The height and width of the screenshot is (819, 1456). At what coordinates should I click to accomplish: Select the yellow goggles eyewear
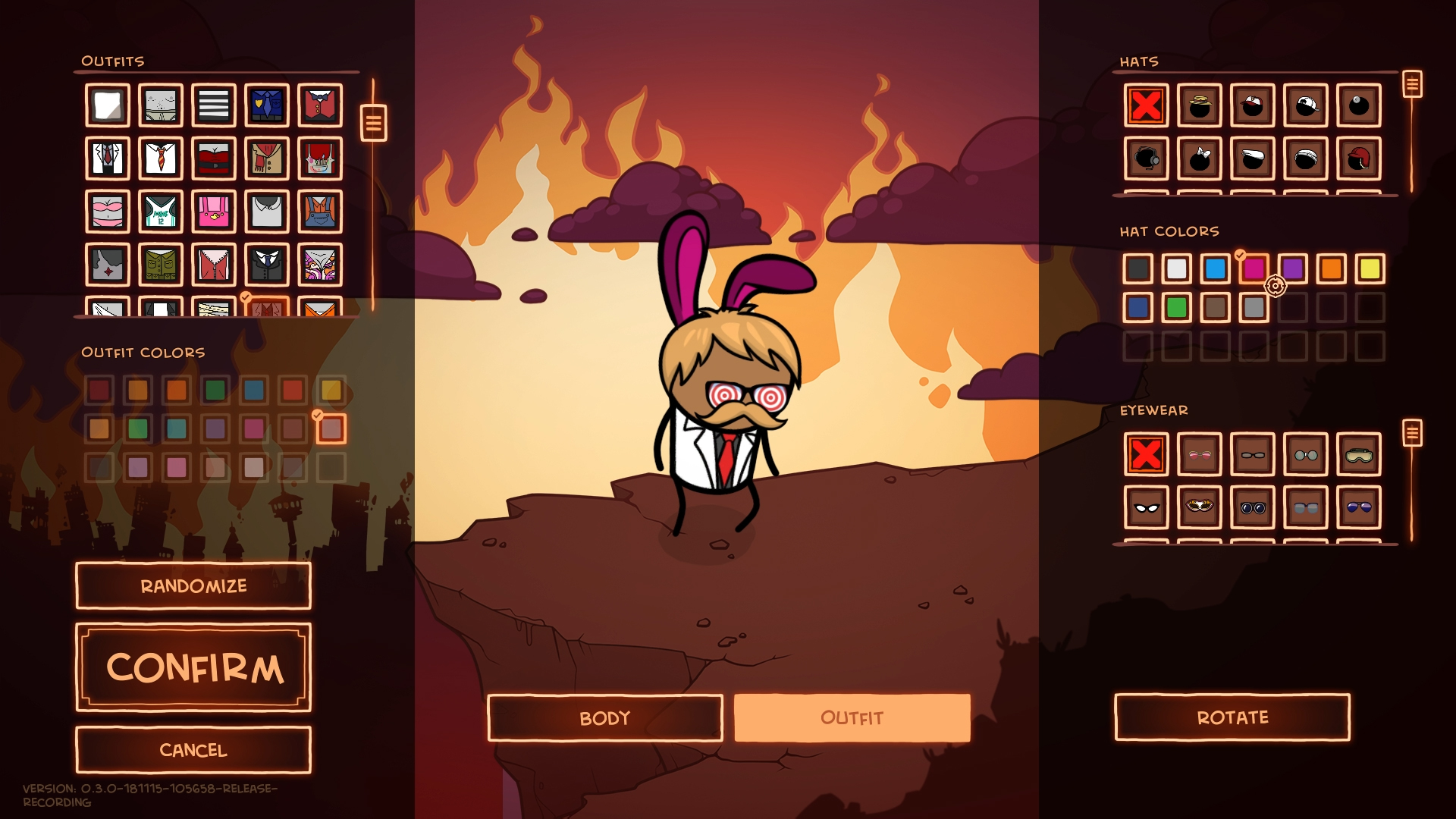pyautogui.click(x=1361, y=455)
